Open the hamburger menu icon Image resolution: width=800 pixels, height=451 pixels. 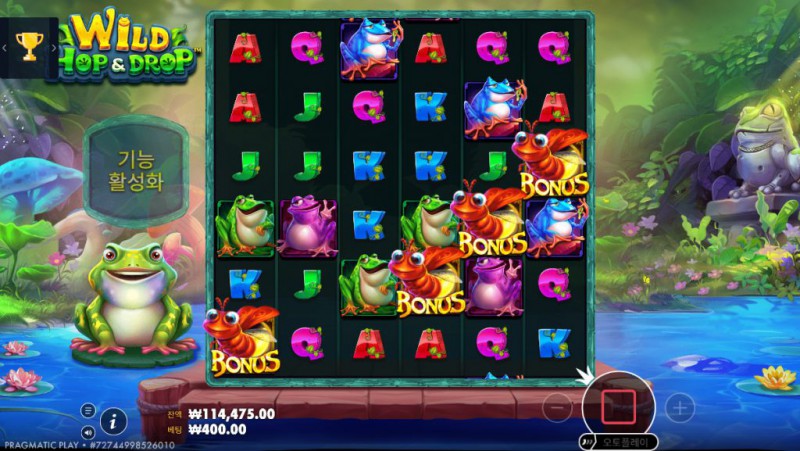pos(88,410)
